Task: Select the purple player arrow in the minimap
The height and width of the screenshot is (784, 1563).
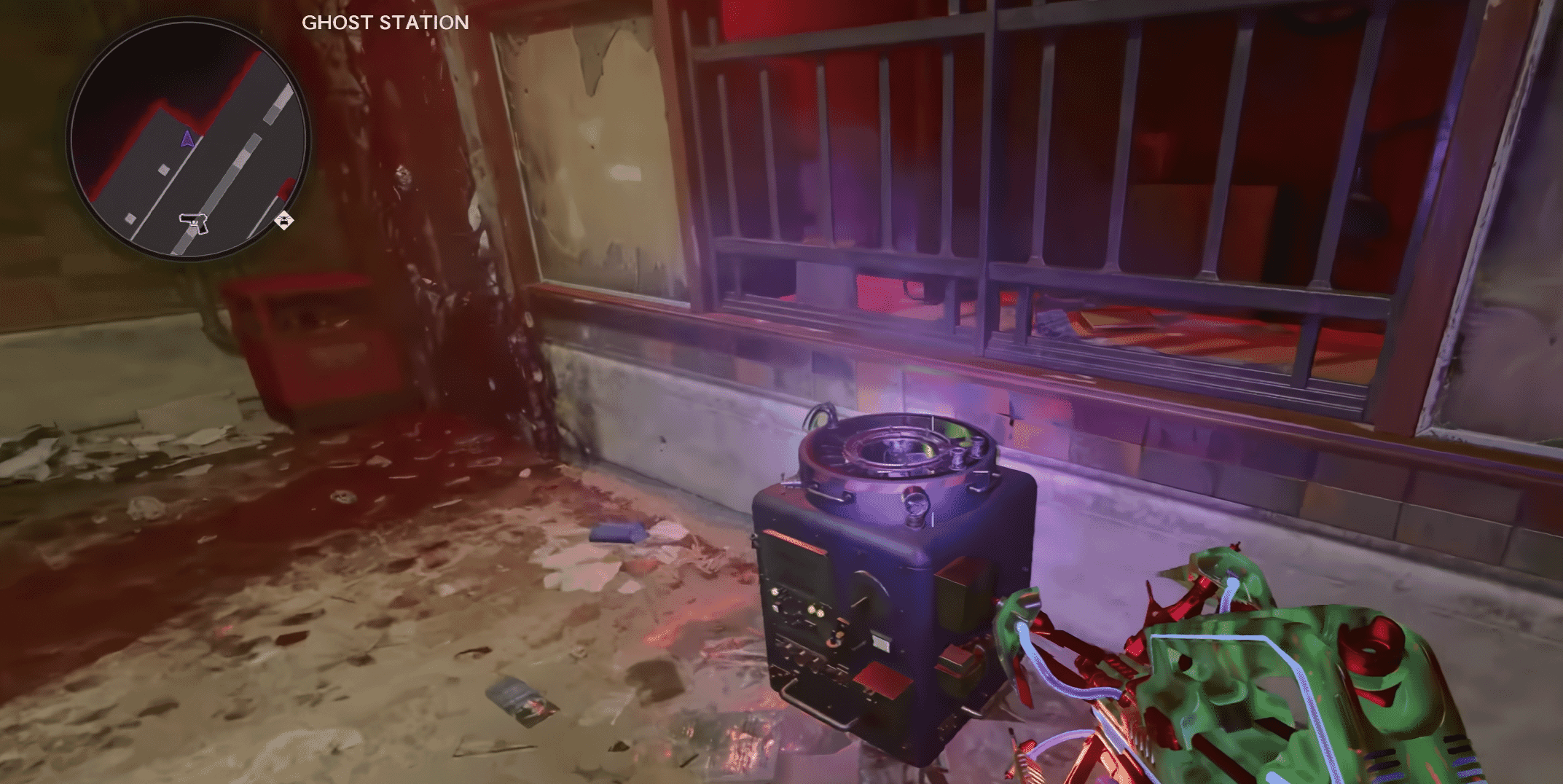Action: click(x=188, y=139)
